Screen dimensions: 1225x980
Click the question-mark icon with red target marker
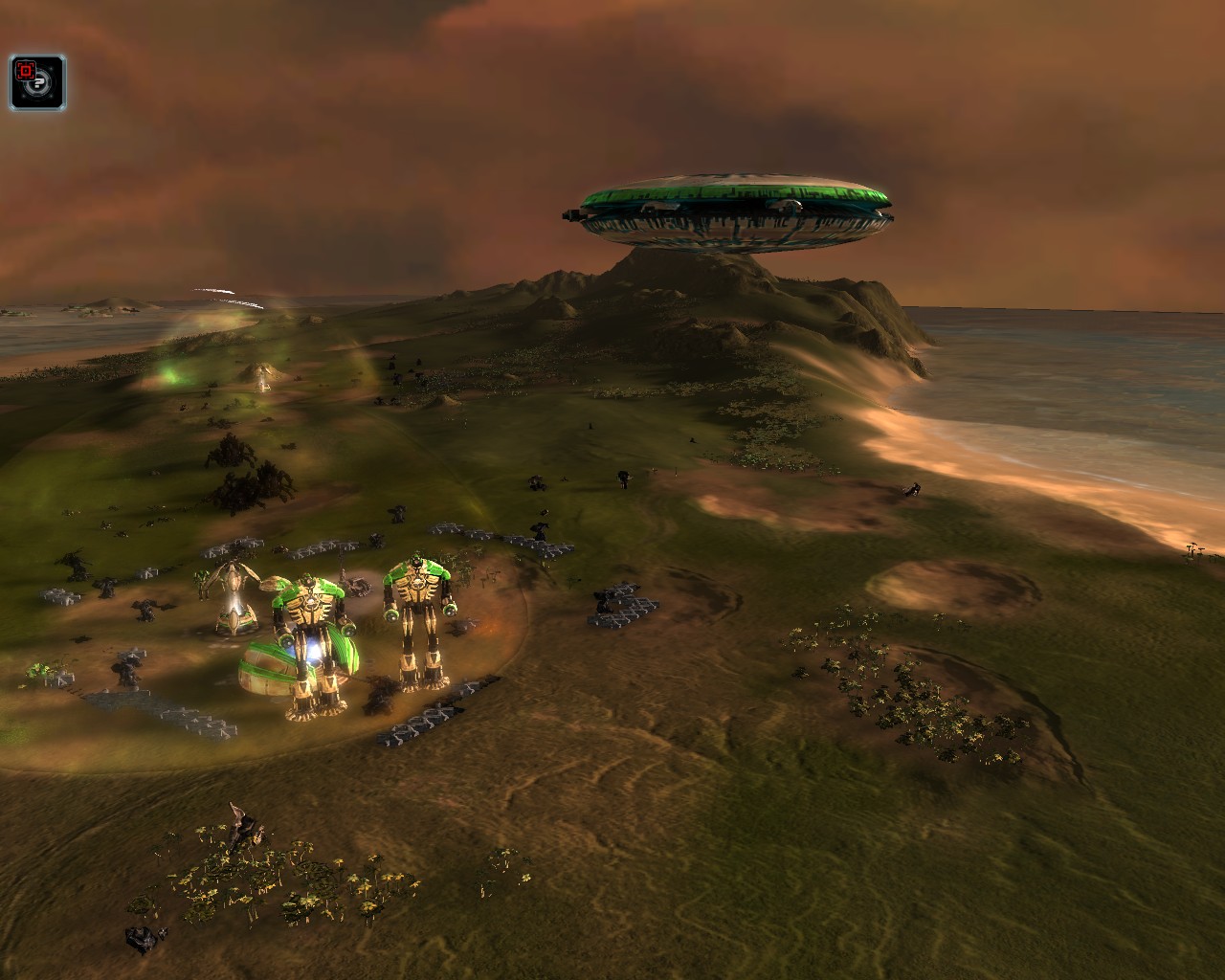point(37,82)
